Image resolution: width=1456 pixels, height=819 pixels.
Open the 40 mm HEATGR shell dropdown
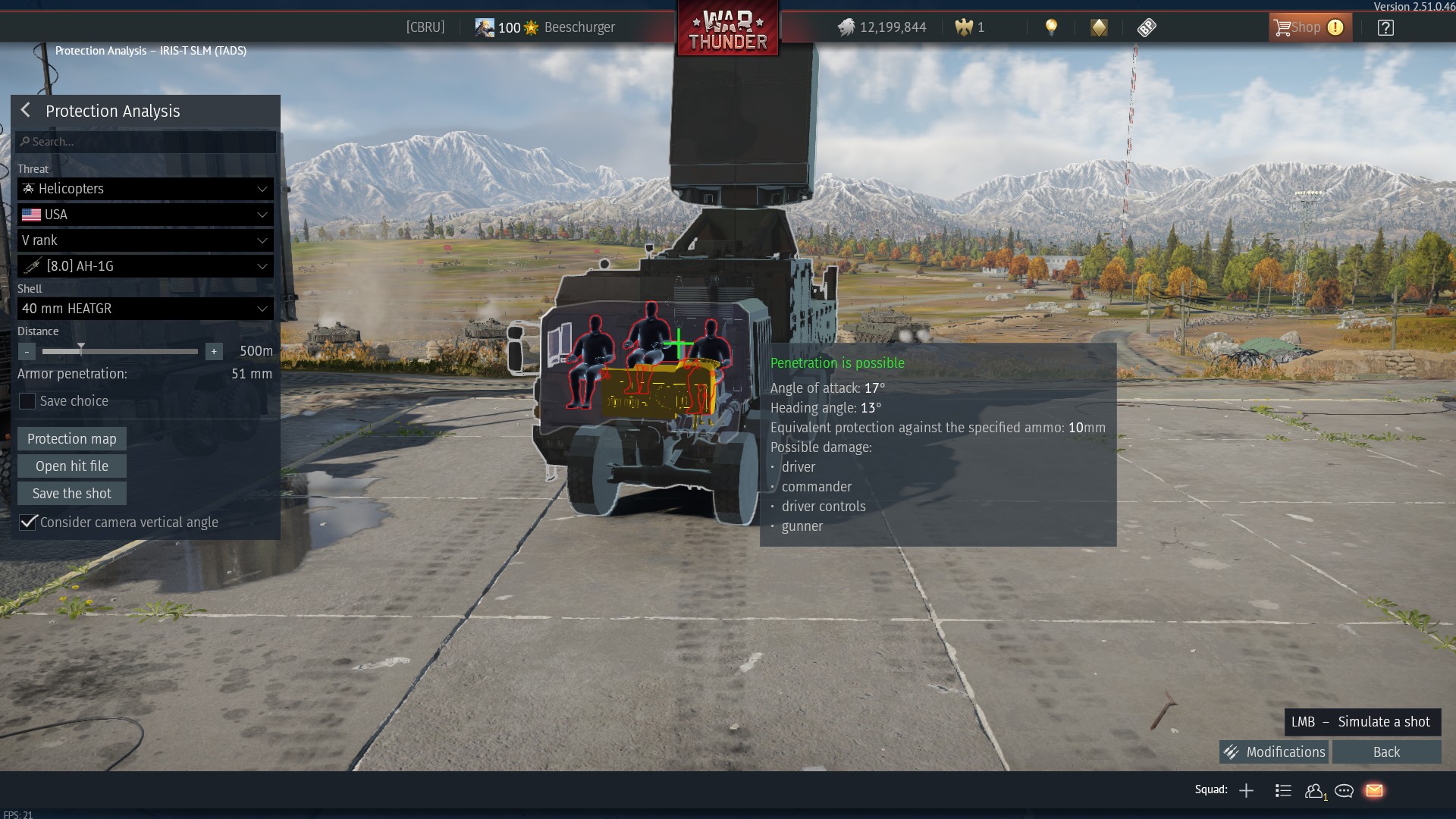coord(145,309)
